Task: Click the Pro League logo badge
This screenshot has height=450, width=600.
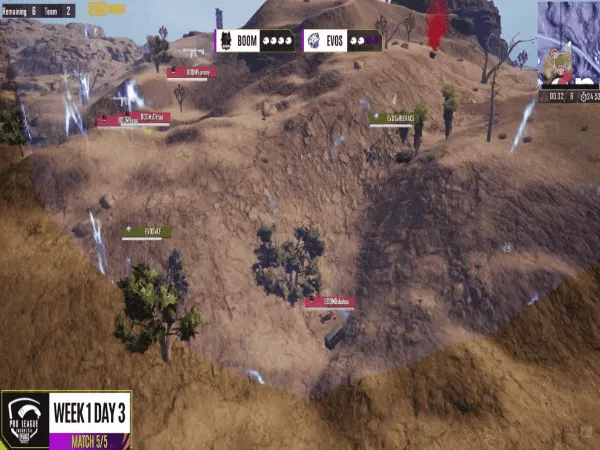Action: (x=25, y=419)
